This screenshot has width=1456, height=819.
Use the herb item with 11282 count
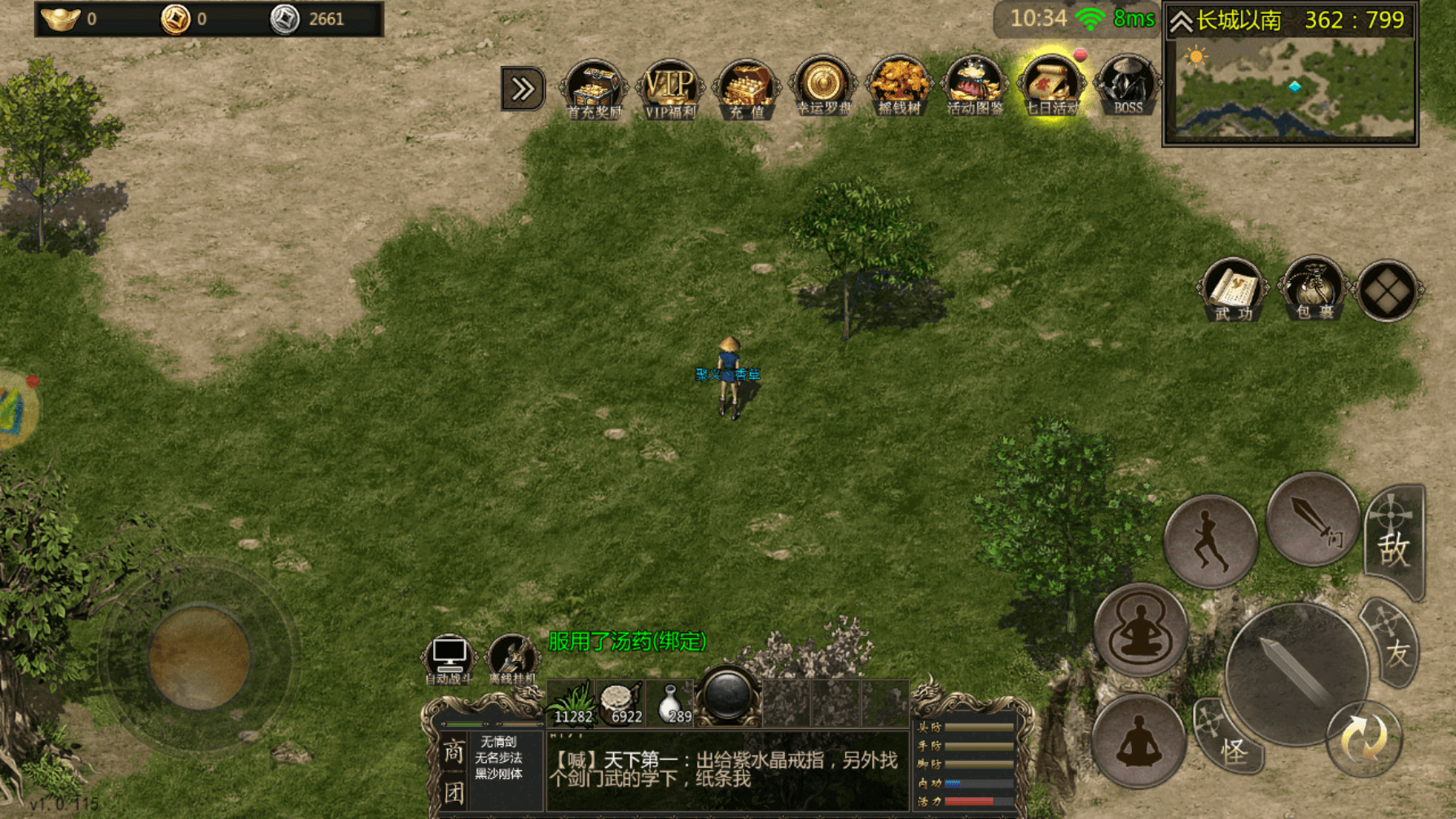pyautogui.click(x=572, y=702)
